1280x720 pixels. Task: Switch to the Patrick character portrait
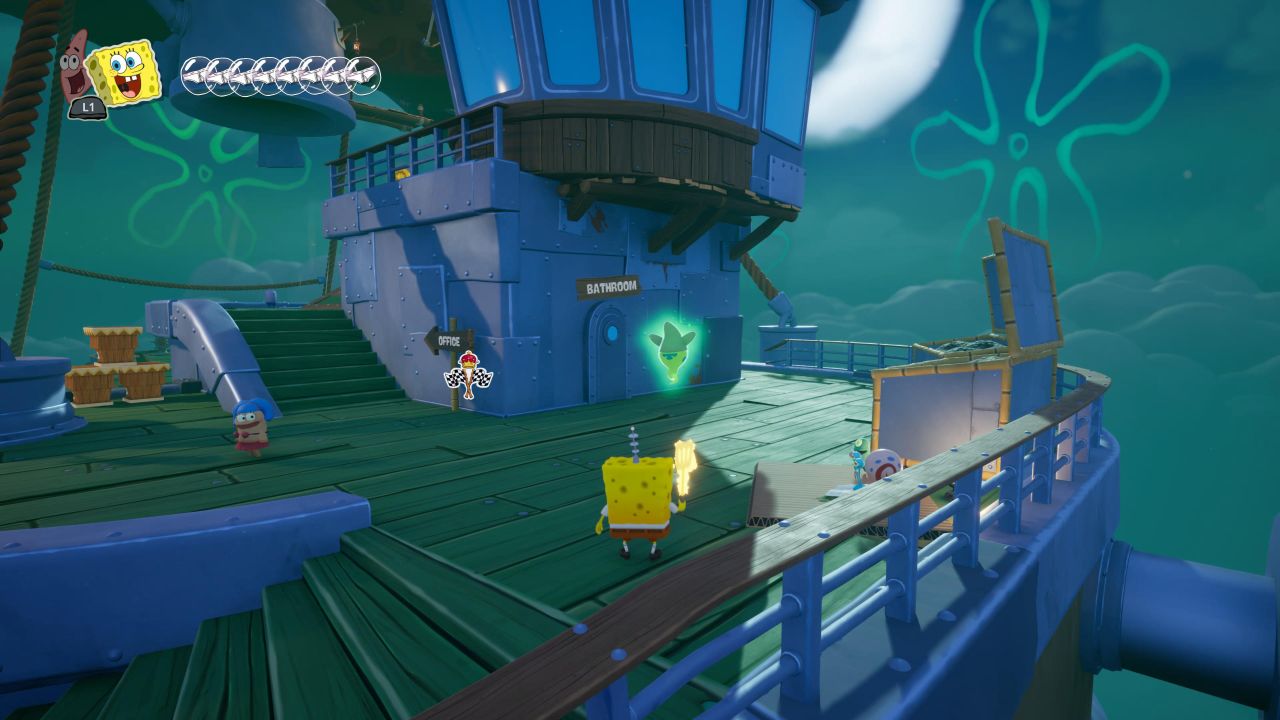[x=74, y=64]
